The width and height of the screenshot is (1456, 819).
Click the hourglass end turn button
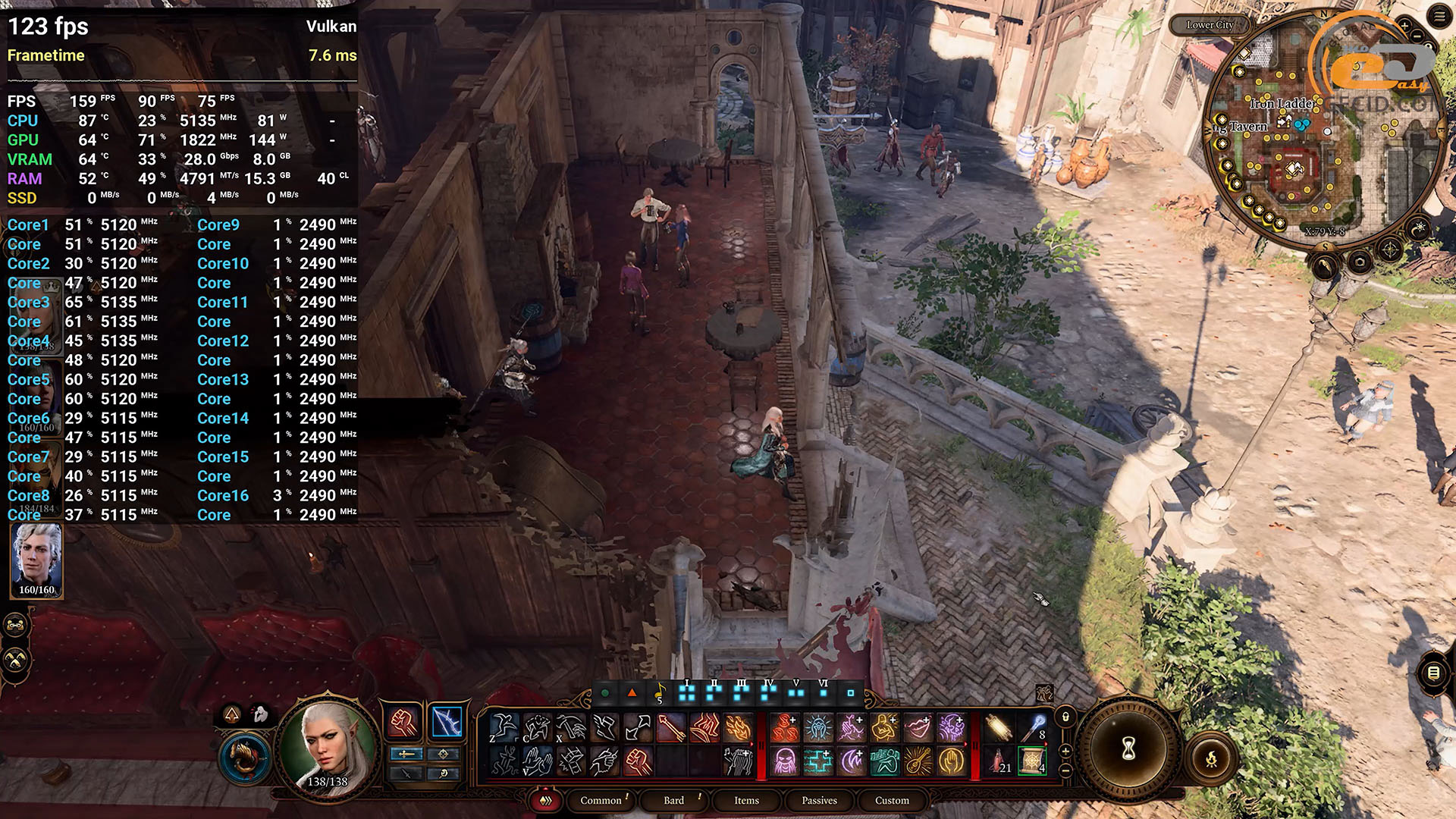point(1128,748)
